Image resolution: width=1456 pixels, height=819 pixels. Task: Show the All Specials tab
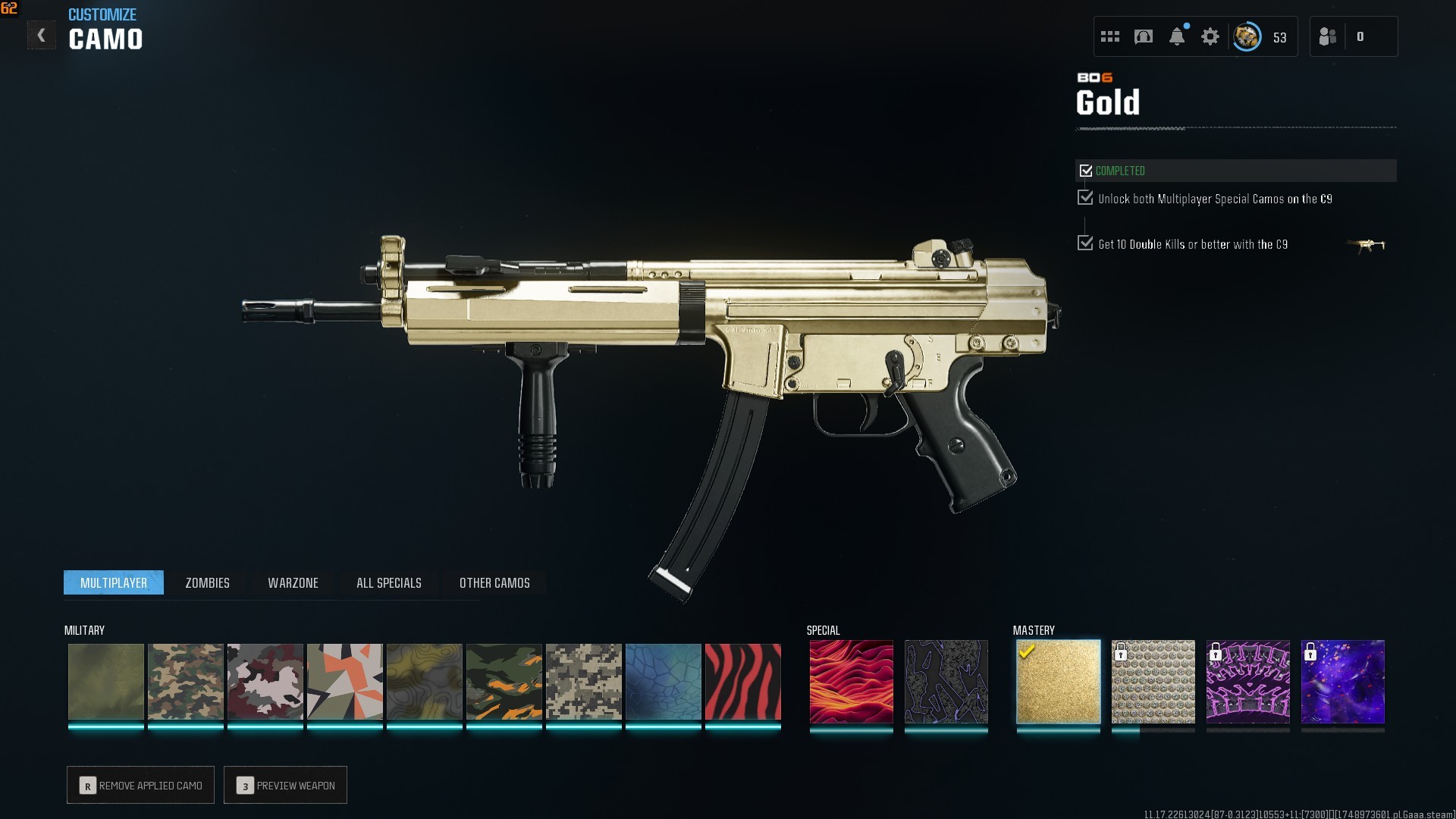pyautogui.click(x=388, y=582)
